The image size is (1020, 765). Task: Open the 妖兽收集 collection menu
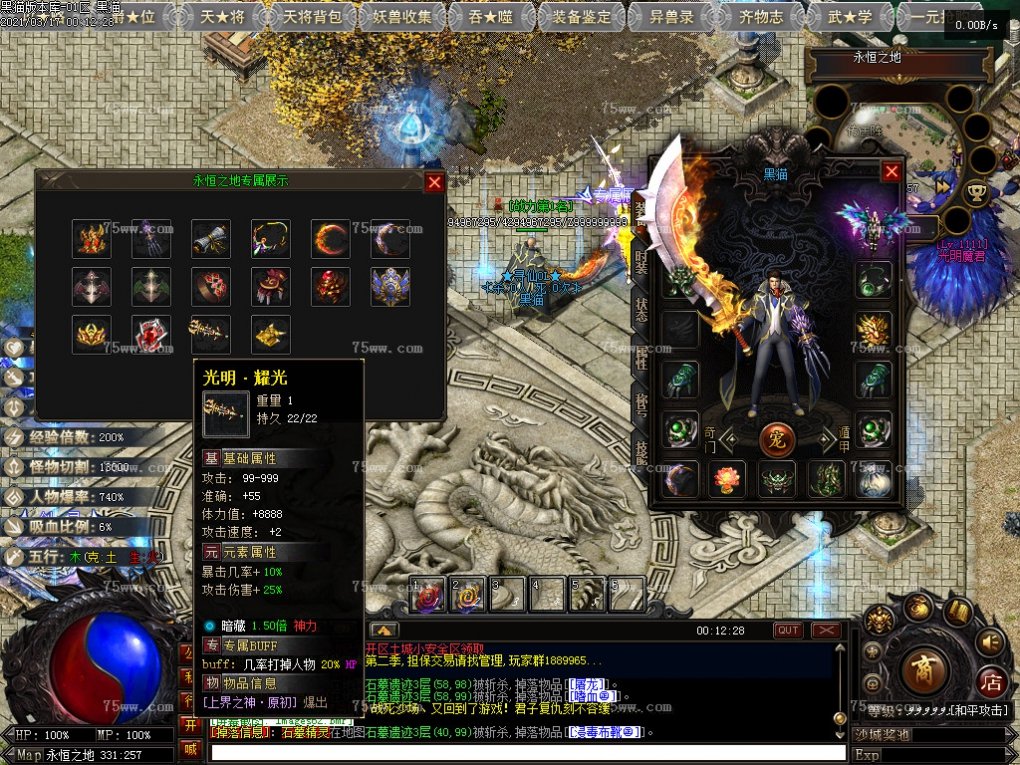pyautogui.click(x=397, y=17)
